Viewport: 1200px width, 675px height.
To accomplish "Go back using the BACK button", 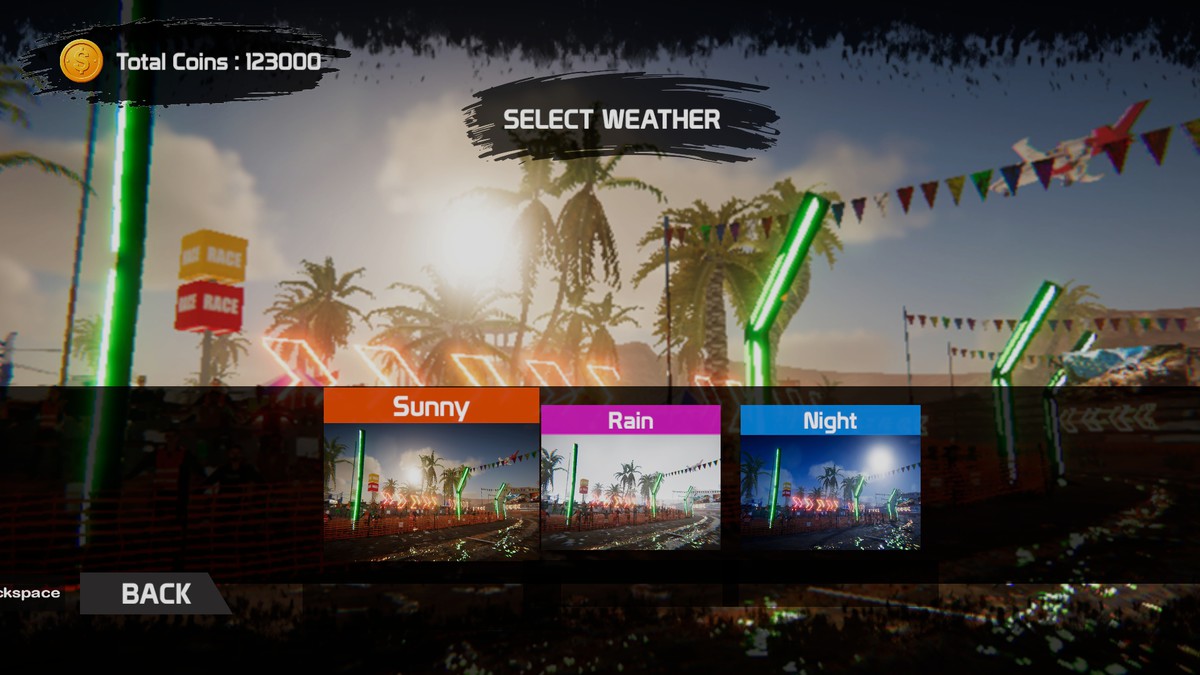I will [x=155, y=593].
